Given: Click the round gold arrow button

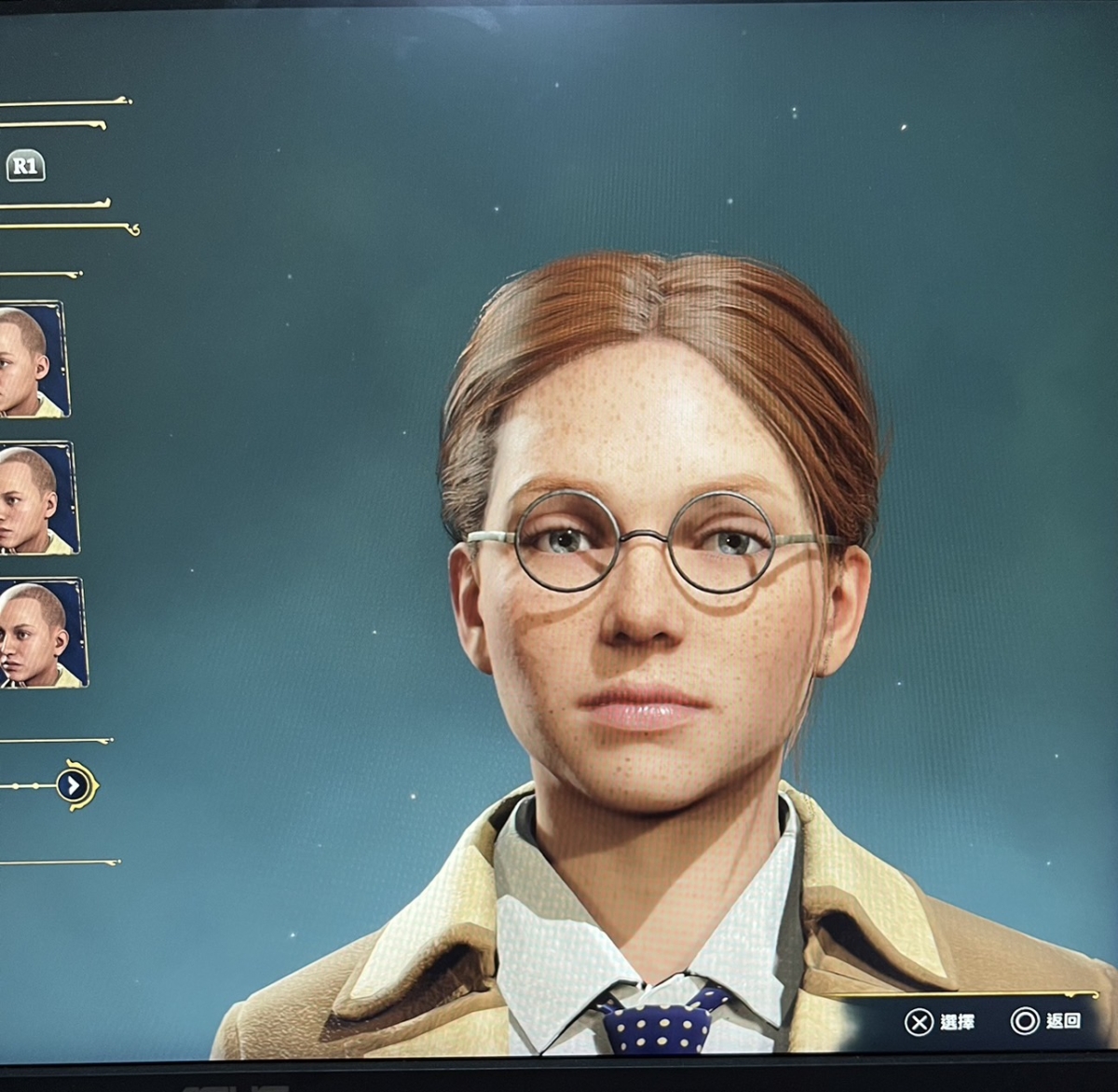Looking at the screenshot, I should [x=74, y=785].
